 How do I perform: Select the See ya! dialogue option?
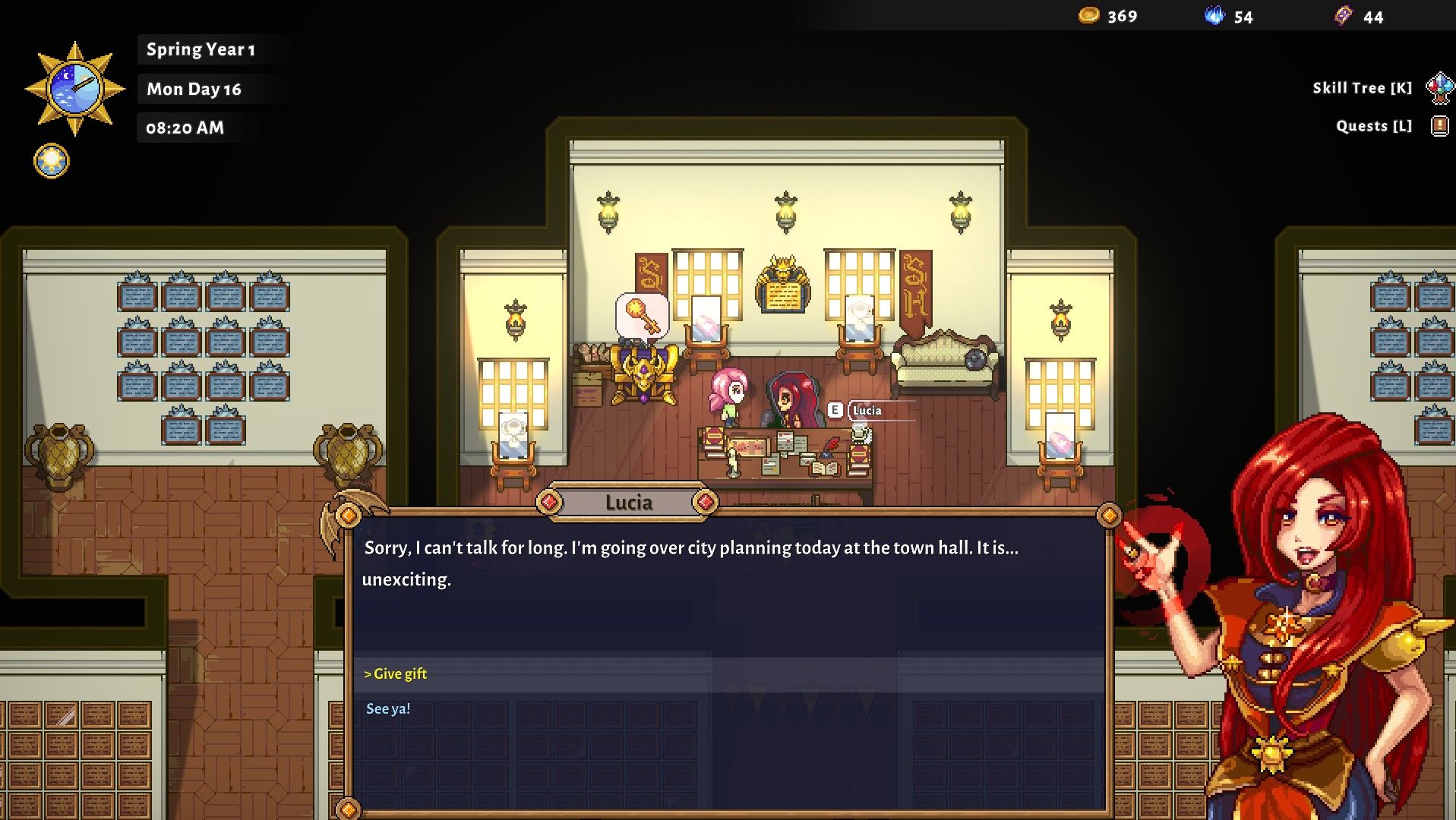(x=387, y=708)
